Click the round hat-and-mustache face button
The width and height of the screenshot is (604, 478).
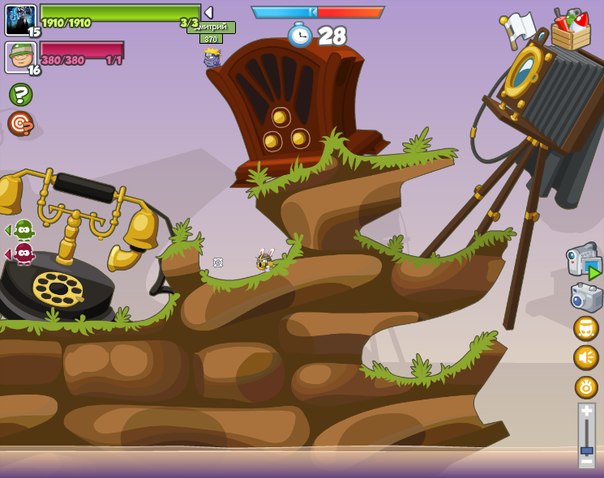point(586,328)
